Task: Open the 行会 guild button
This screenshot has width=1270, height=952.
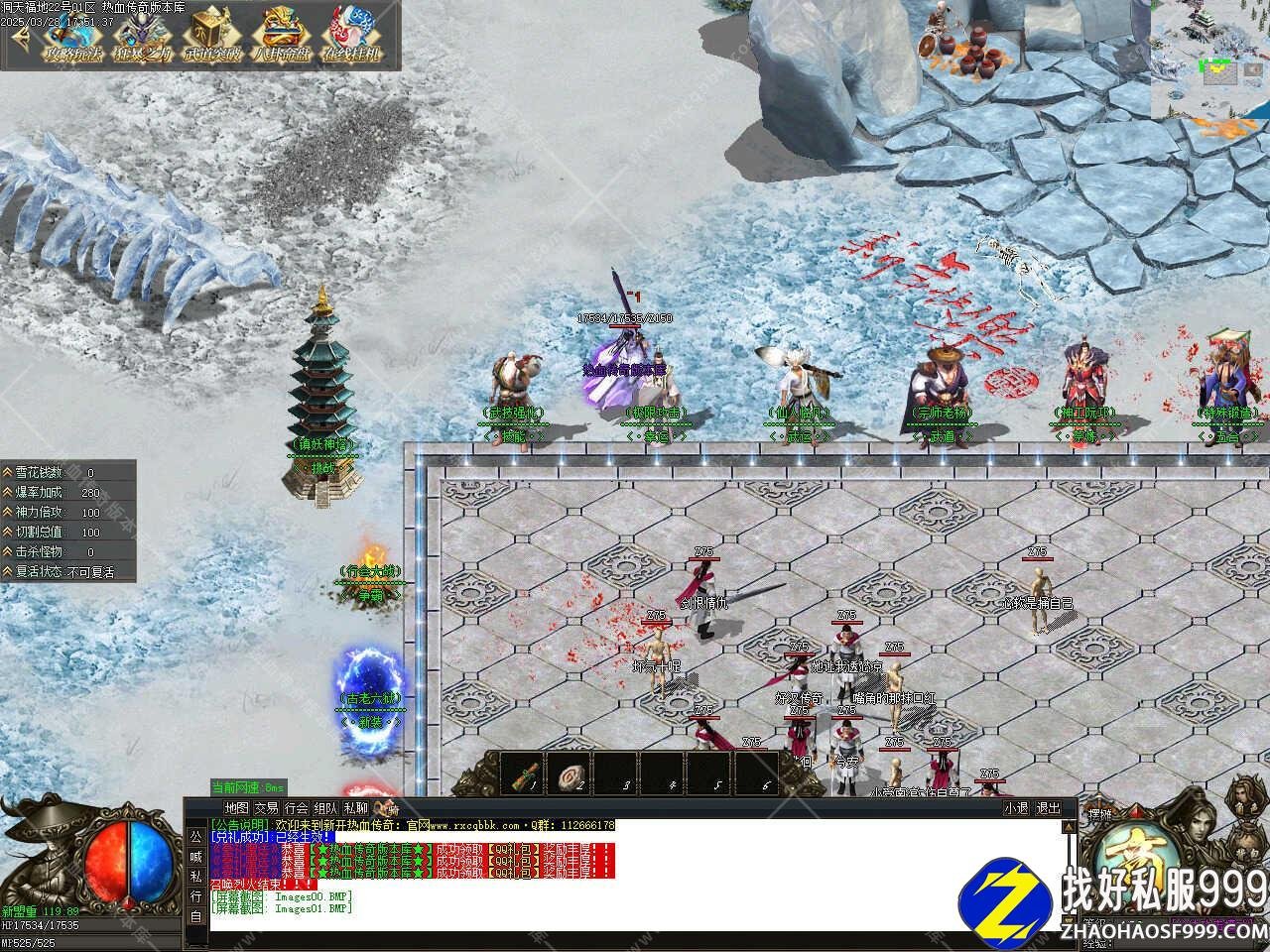Action: click(x=296, y=808)
